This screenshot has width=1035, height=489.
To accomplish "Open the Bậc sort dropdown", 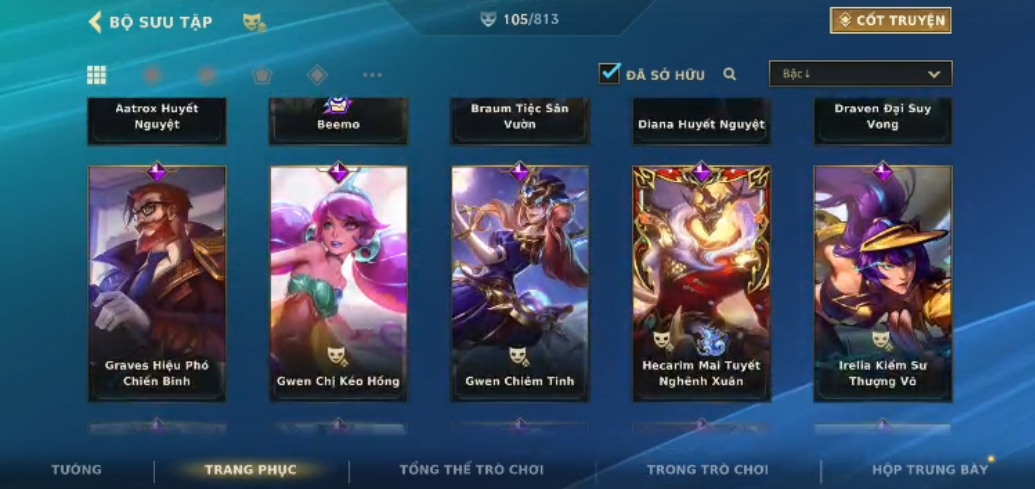I will coord(860,74).
